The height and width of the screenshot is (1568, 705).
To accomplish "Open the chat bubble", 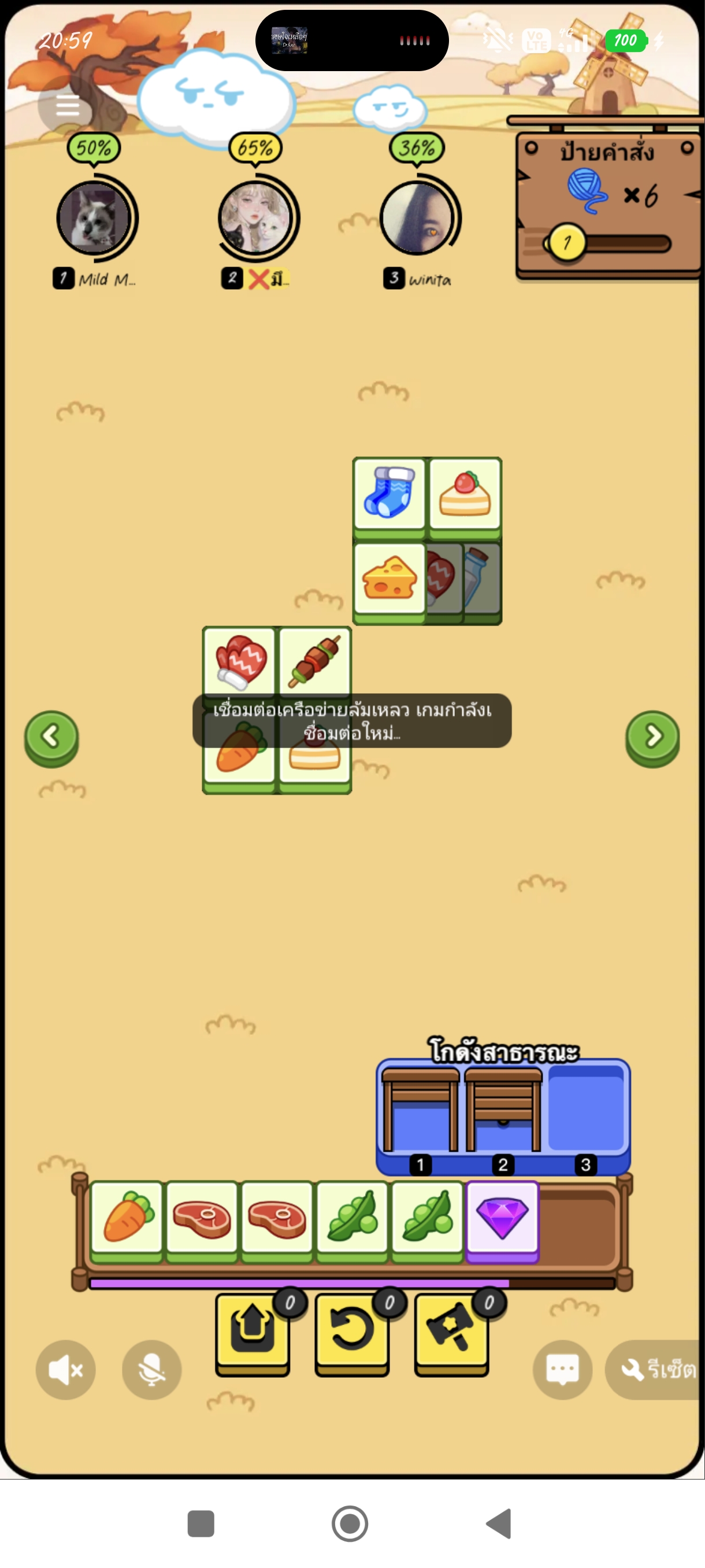I will (563, 1370).
